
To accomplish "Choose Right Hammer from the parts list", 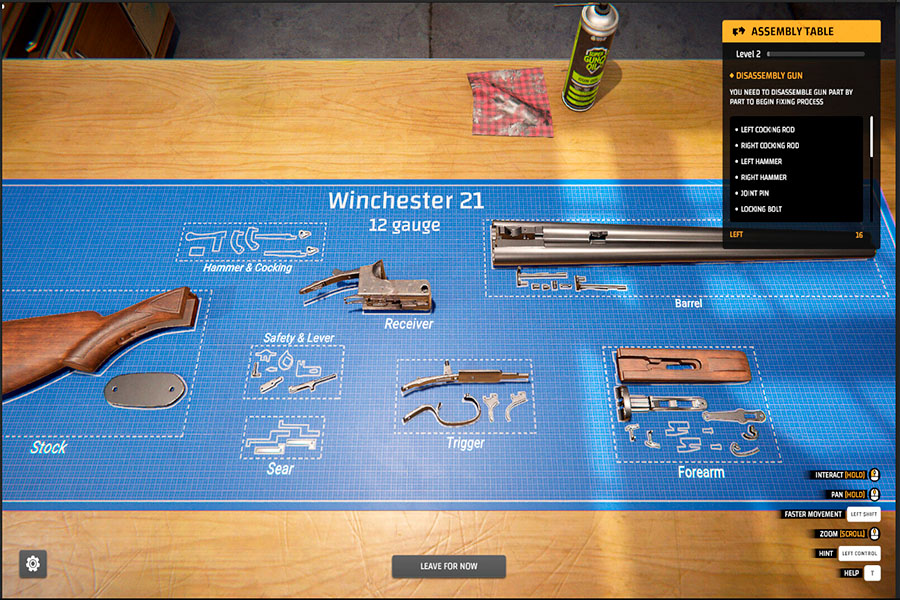I will pyautogui.click(x=763, y=177).
